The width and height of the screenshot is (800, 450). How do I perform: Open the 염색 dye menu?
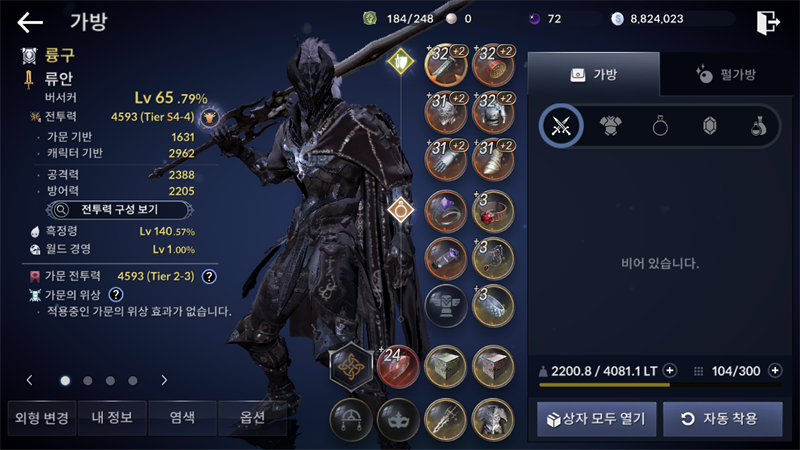[x=182, y=417]
